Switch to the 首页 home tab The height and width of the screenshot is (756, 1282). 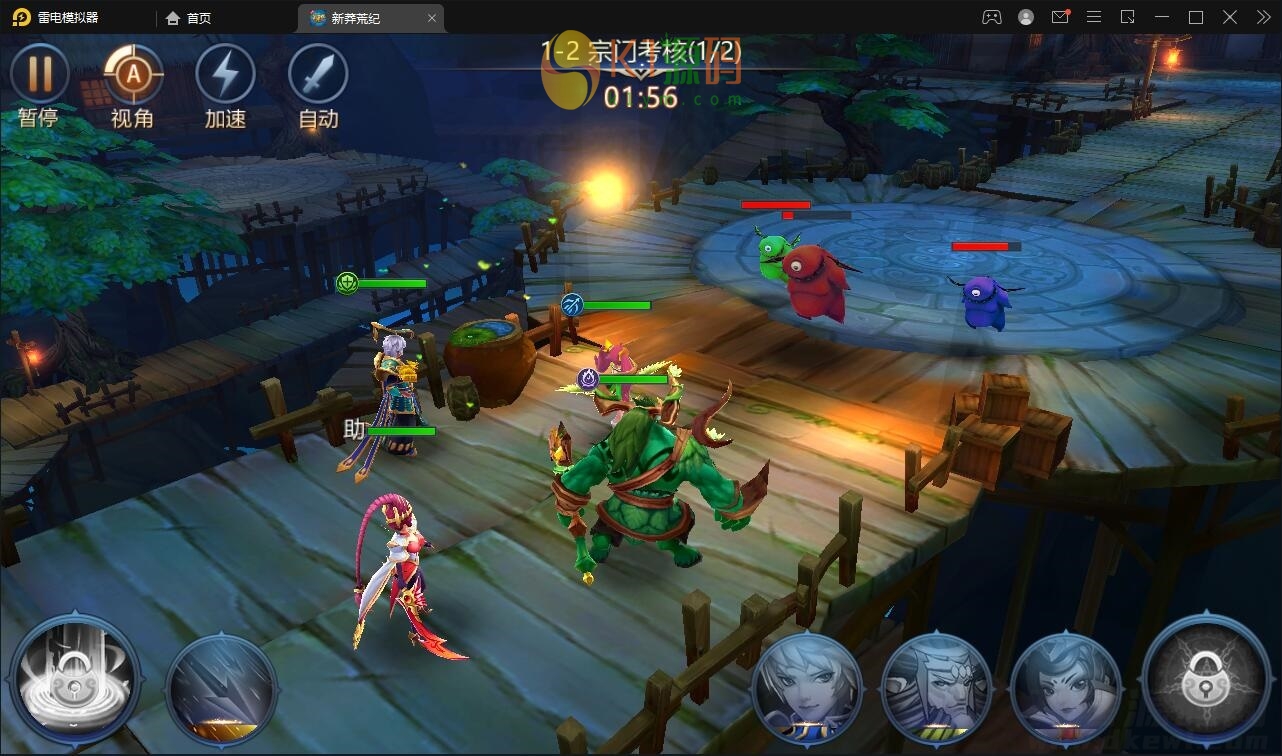click(189, 18)
